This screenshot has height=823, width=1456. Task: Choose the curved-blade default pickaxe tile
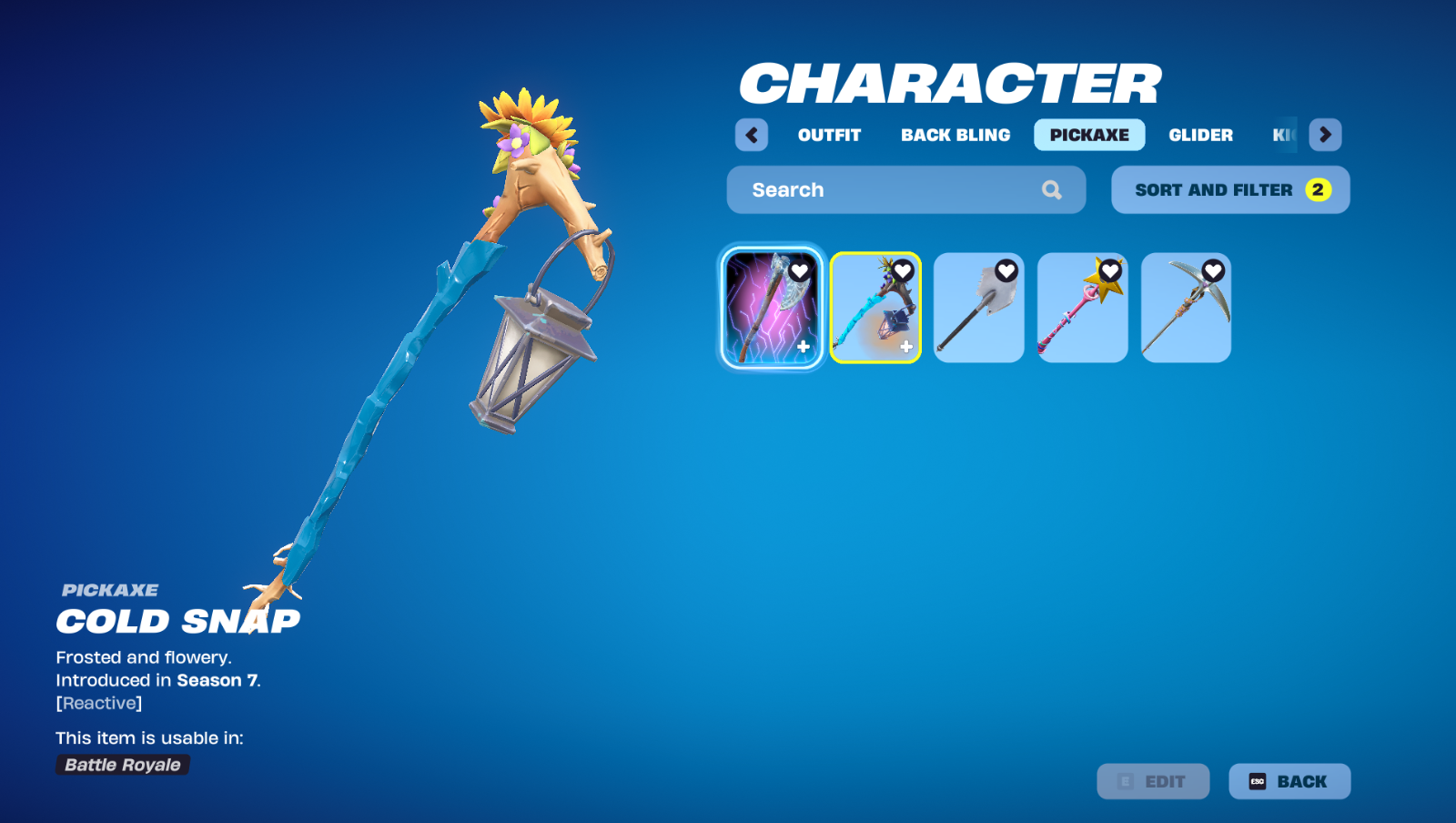[1185, 314]
